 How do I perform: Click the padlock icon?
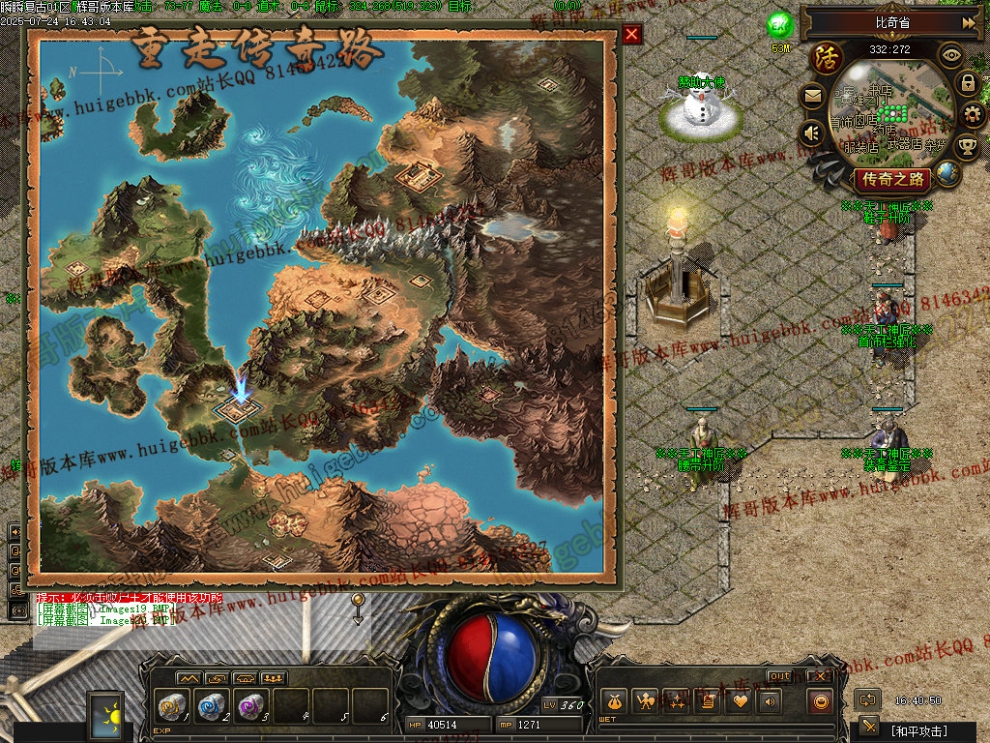tap(968, 84)
